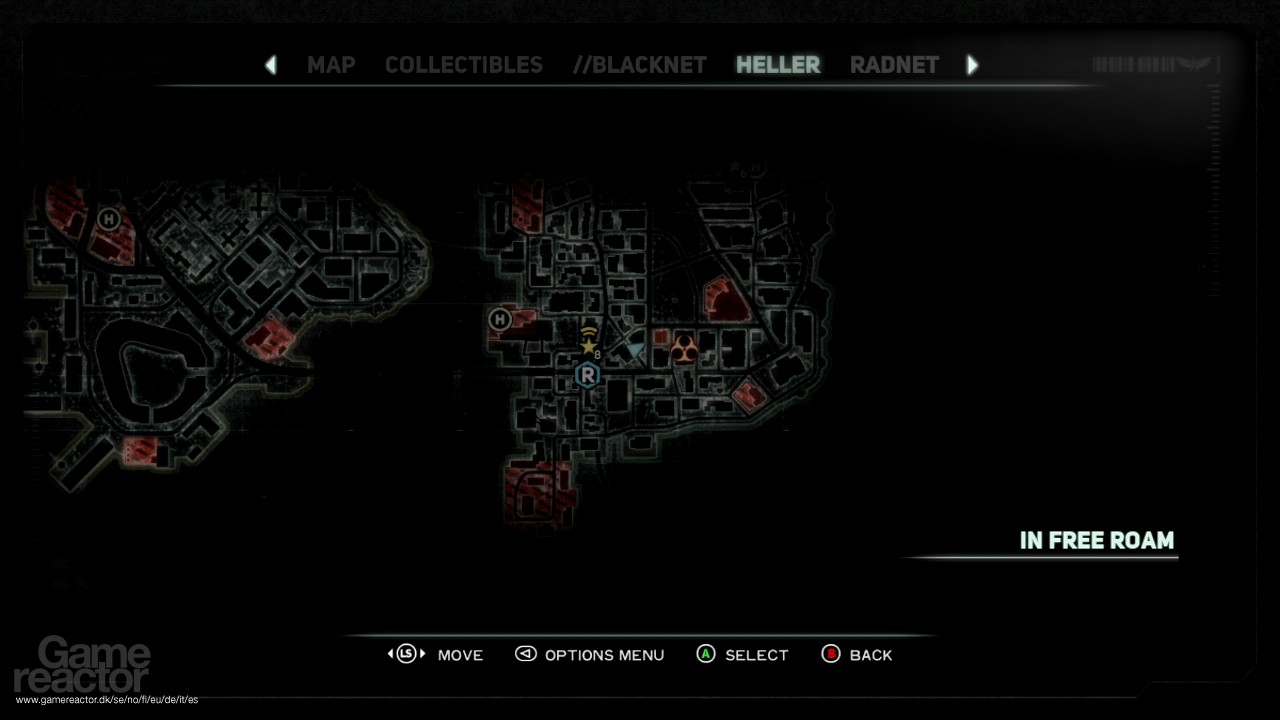Open the RADNET tab
1280x720 pixels.
coord(894,64)
